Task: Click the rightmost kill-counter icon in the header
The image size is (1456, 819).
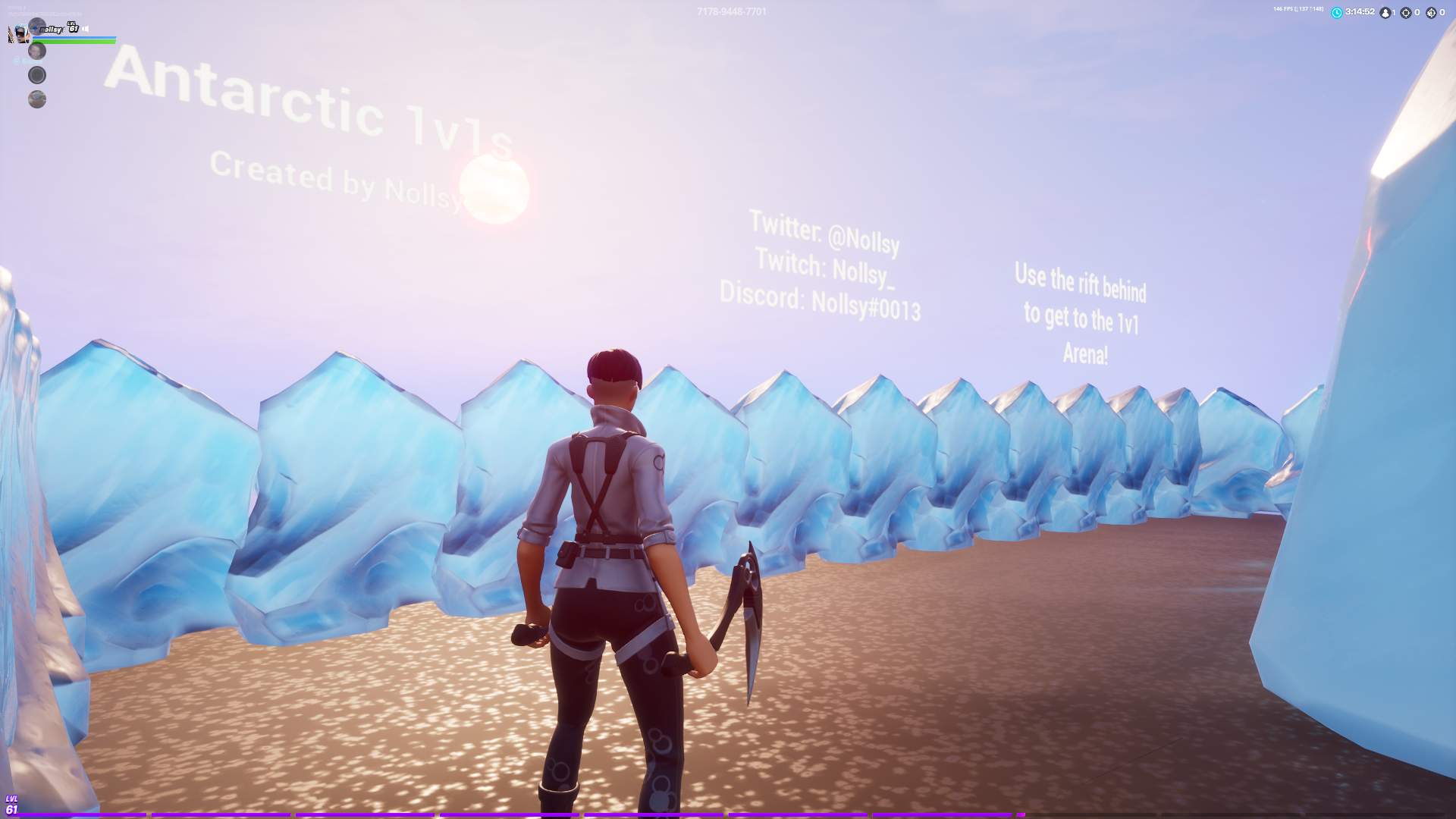Action: pos(1432,13)
